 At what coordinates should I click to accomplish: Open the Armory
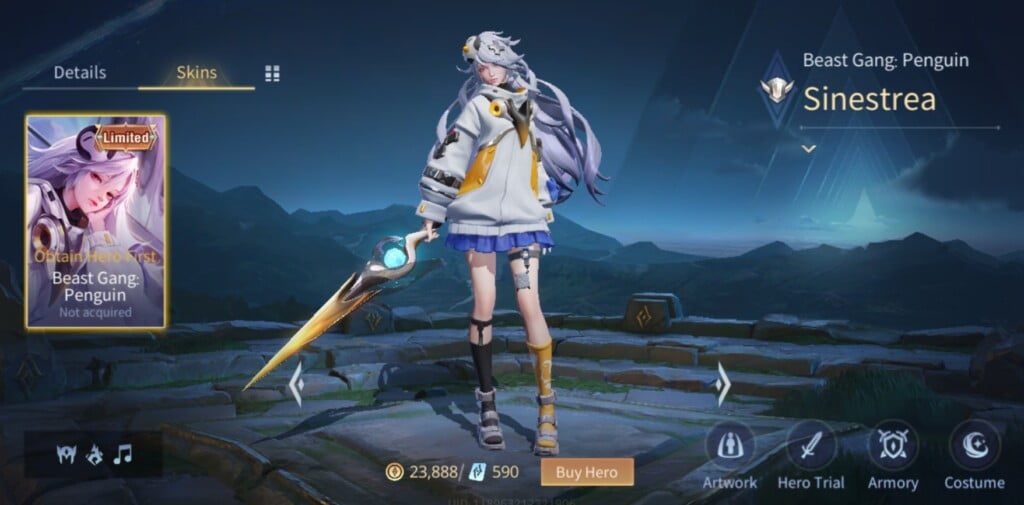click(x=892, y=446)
